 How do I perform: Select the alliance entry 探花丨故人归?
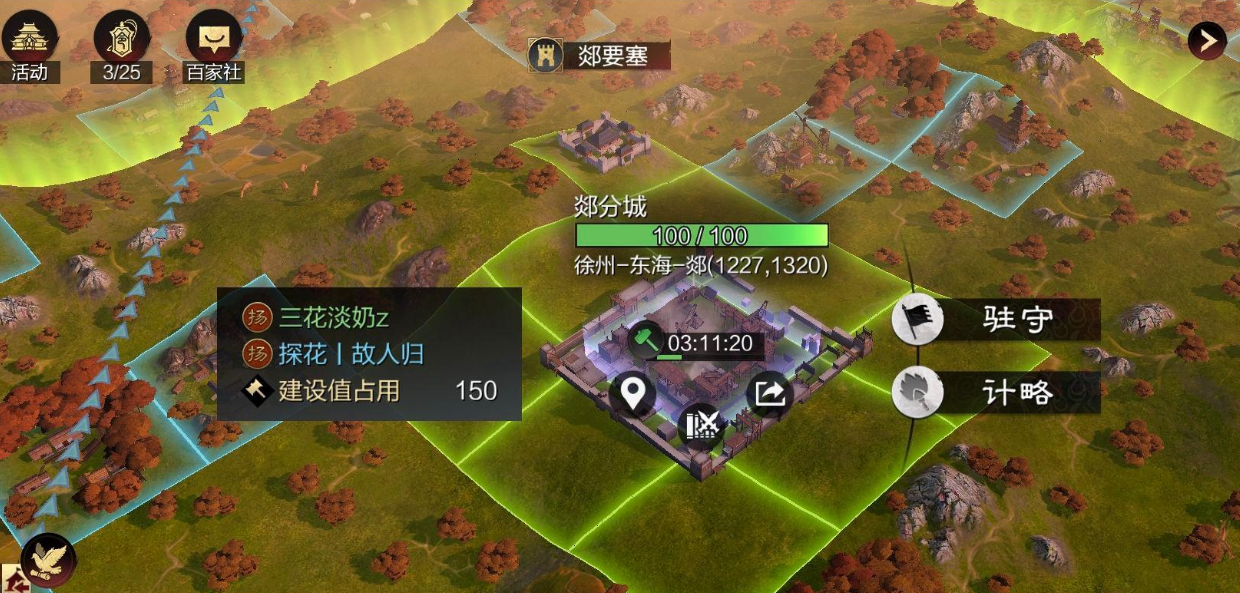(350, 354)
